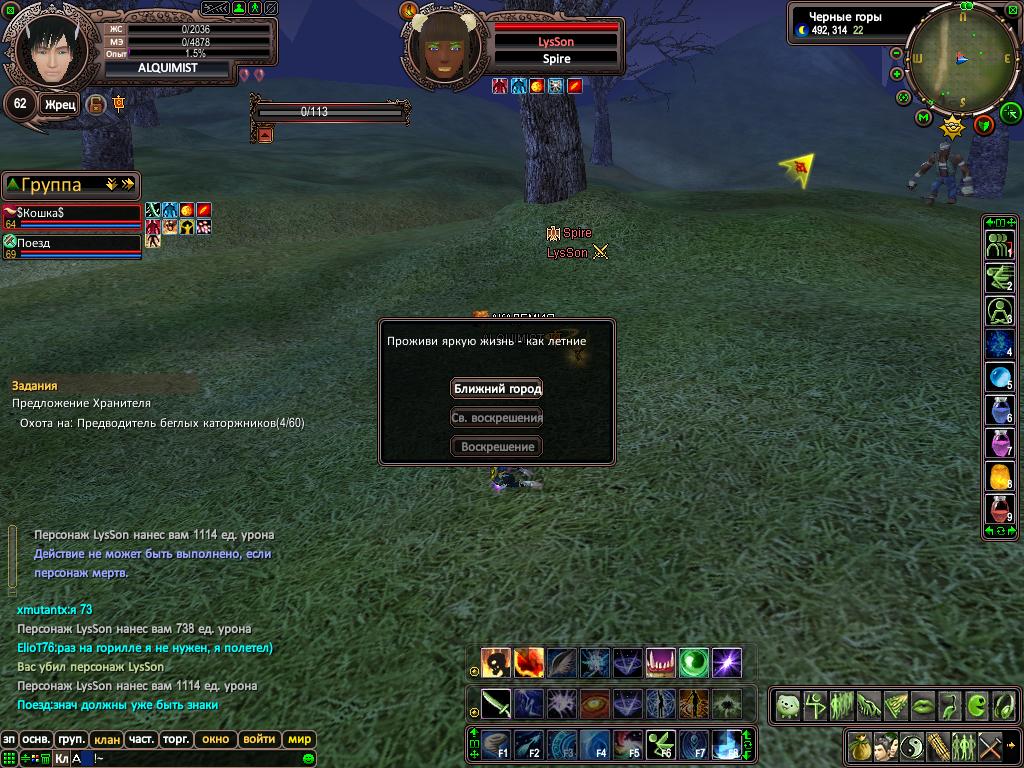Open the inventory bag icon
The image size is (1024, 768).
coord(859,746)
